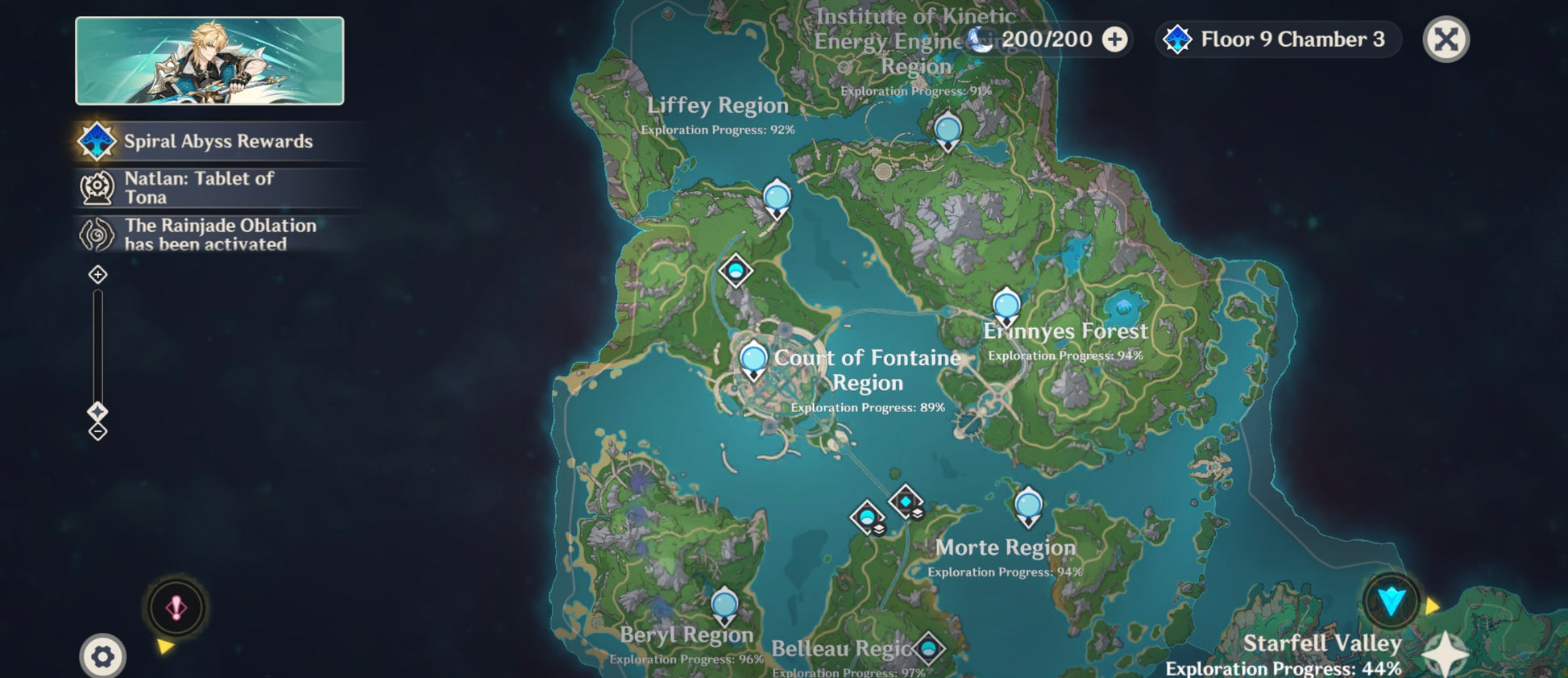Open the character event banner thumbnail

209,61
